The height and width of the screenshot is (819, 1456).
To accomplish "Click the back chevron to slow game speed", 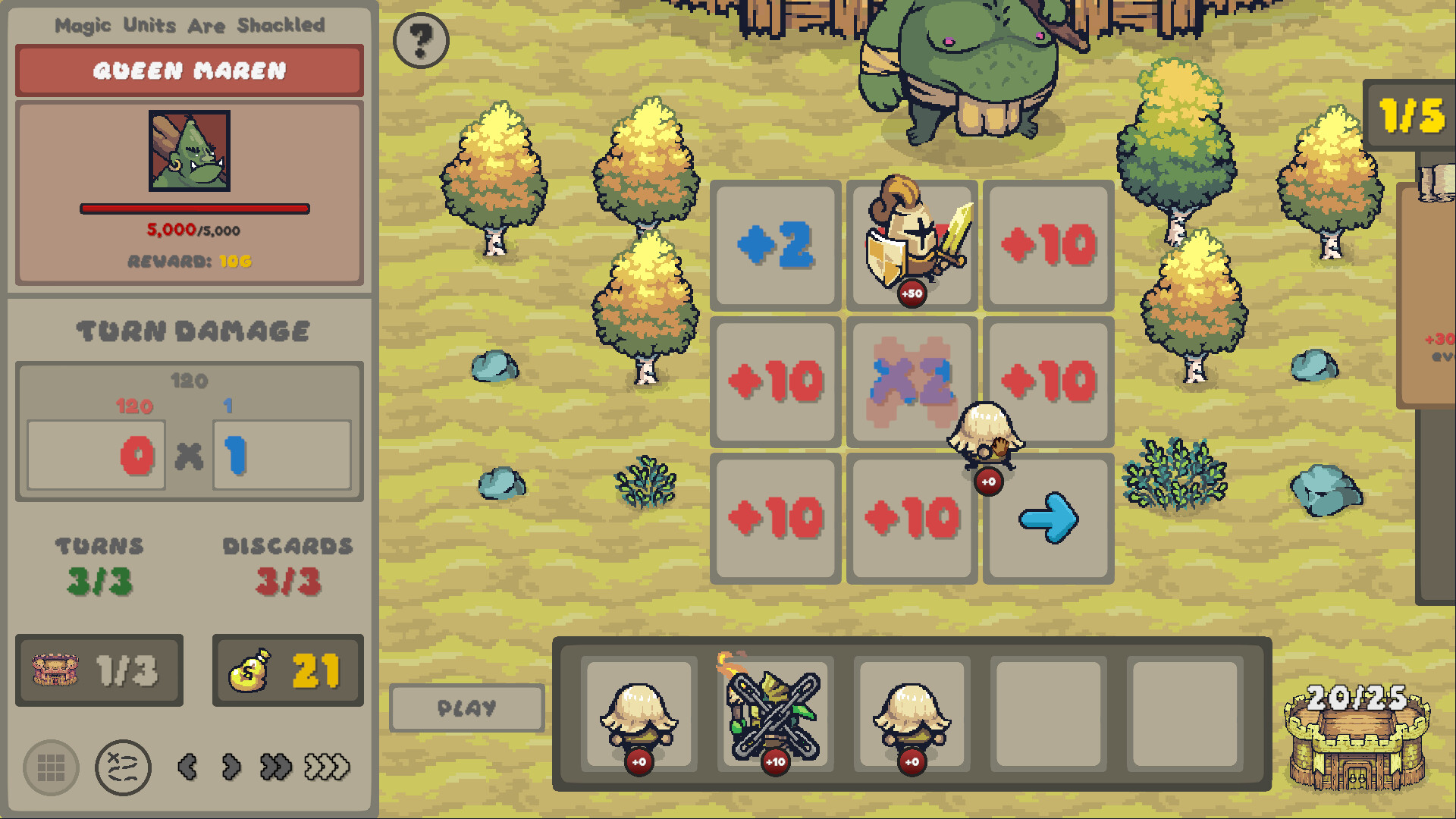I will pyautogui.click(x=187, y=767).
